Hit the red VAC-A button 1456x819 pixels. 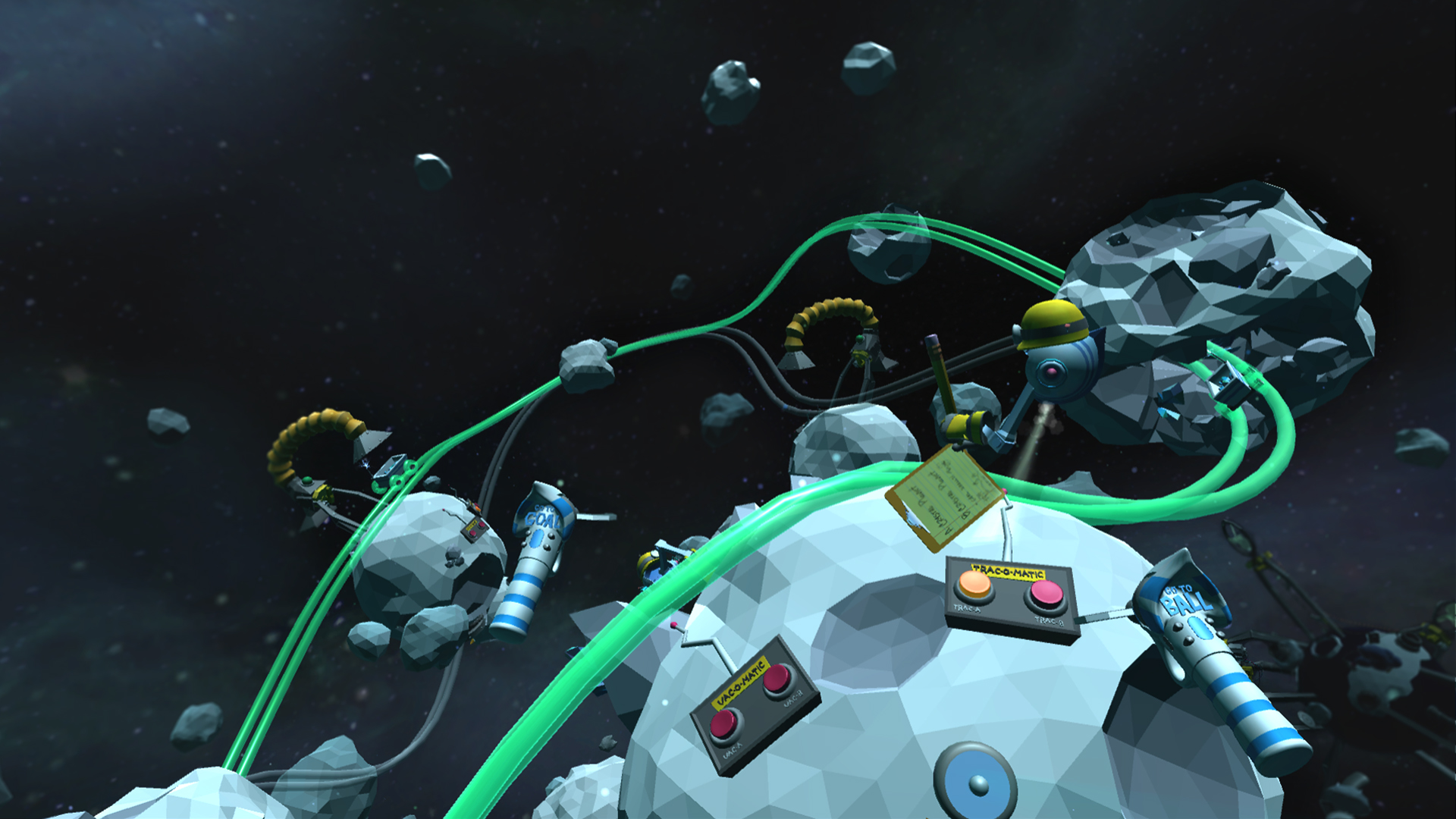click(723, 724)
